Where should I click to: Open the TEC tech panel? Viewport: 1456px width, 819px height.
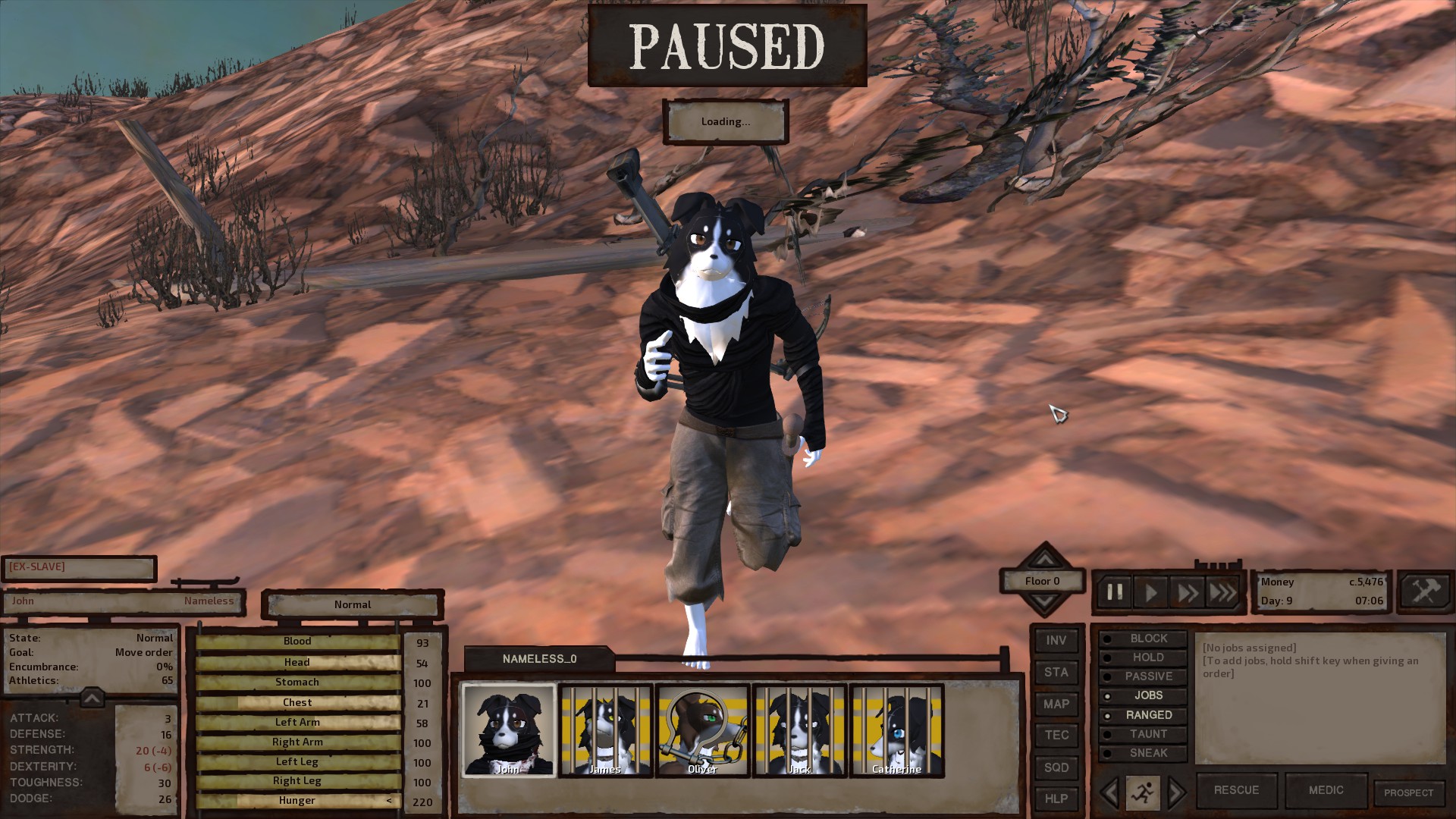tap(1056, 736)
